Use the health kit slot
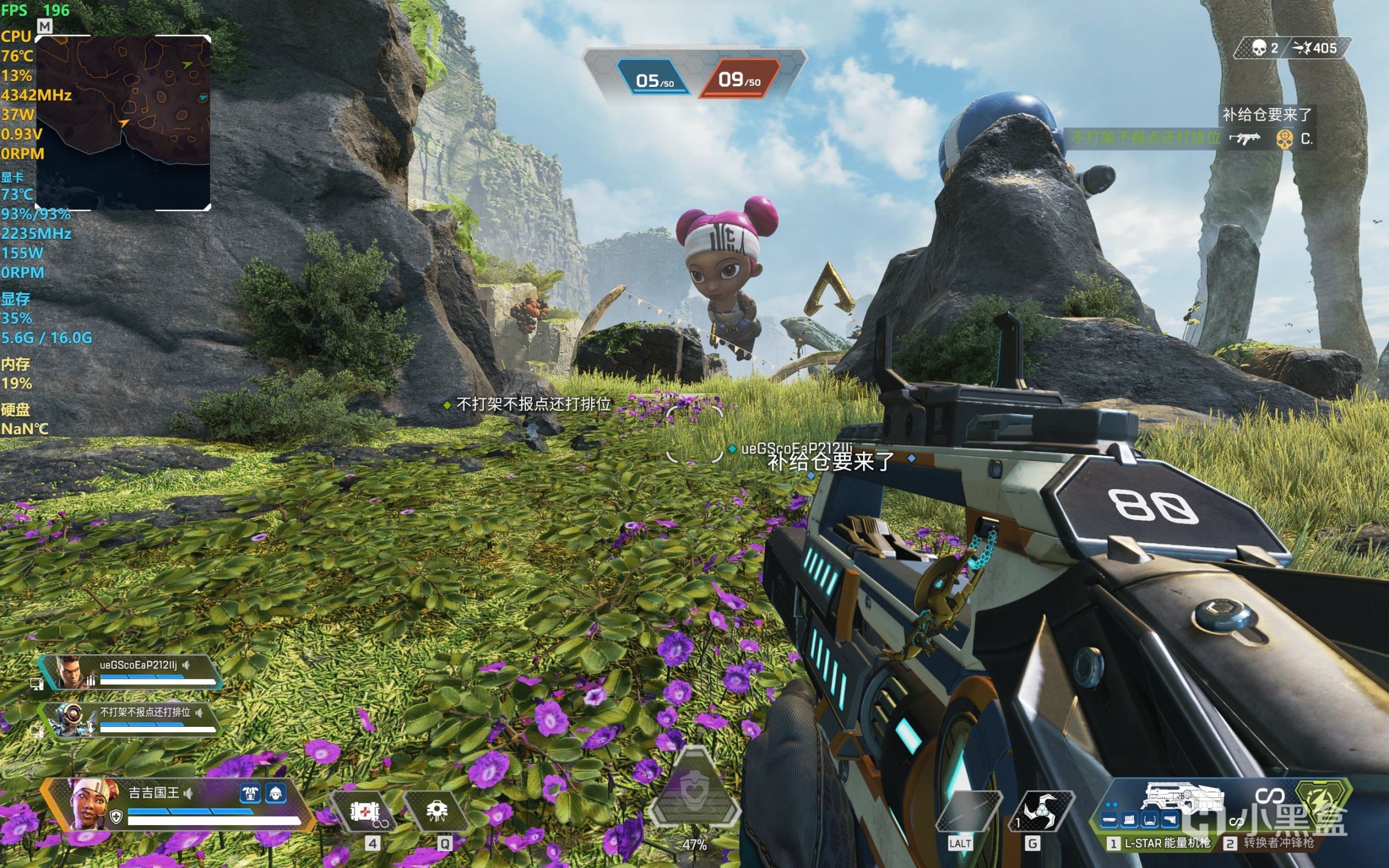This screenshot has height=868, width=1389. (365, 811)
